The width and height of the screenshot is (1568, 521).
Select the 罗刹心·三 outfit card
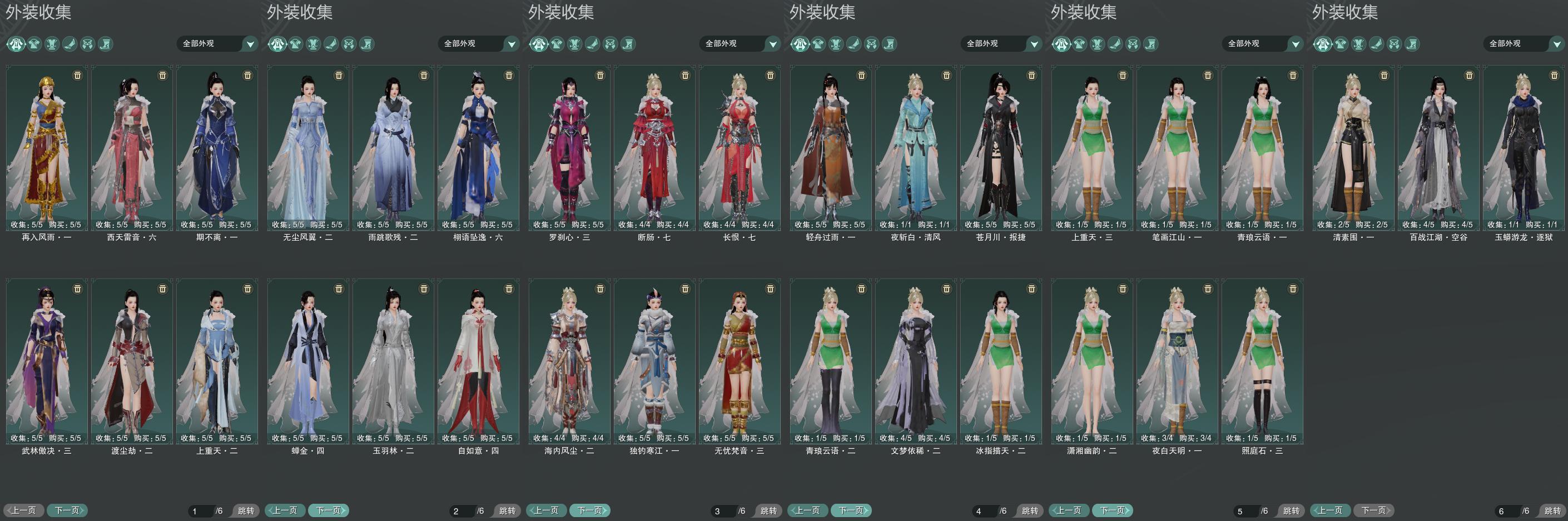click(569, 148)
